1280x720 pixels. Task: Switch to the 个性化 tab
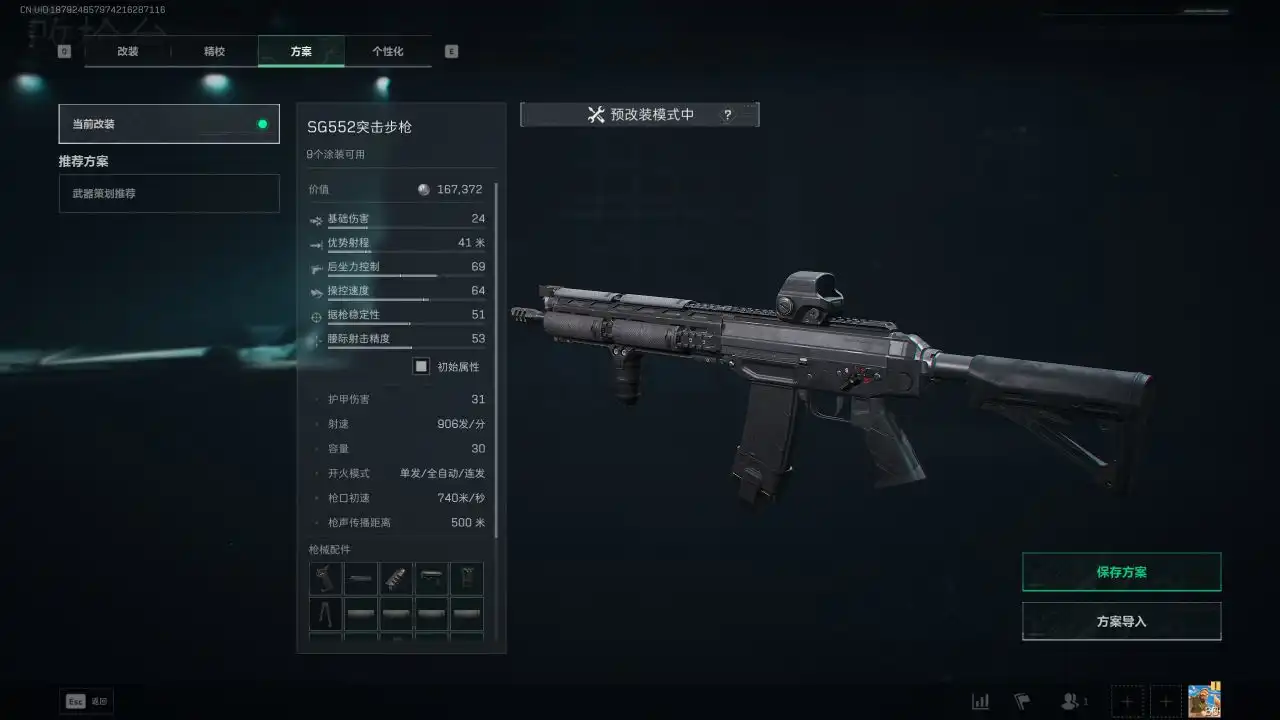pyautogui.click(x=389, y=51)
